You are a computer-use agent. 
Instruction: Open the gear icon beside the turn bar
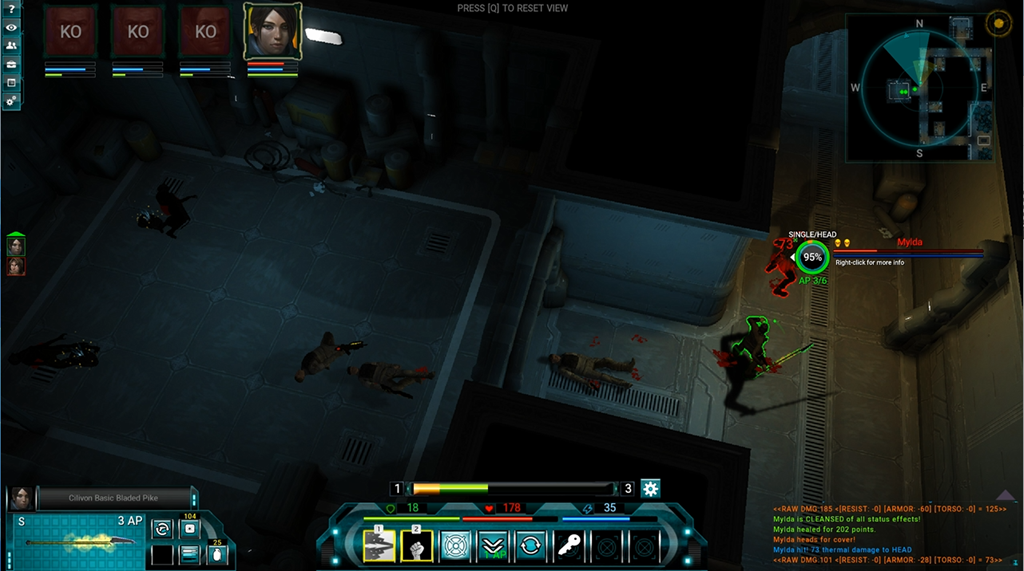pos(651,489)
